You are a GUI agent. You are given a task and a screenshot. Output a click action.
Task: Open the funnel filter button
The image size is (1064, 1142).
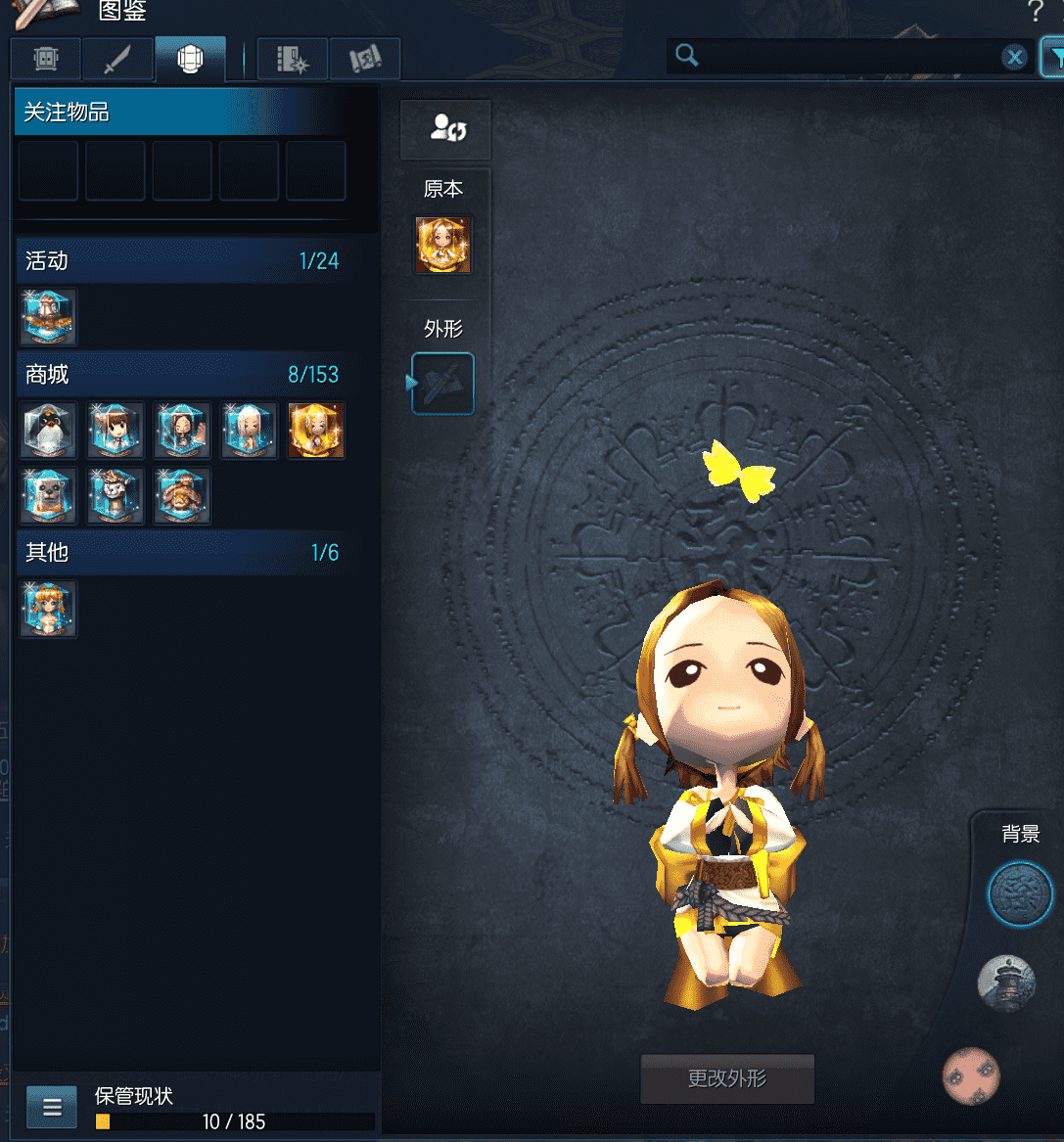pyautogui.click(x=1053, y=58)
